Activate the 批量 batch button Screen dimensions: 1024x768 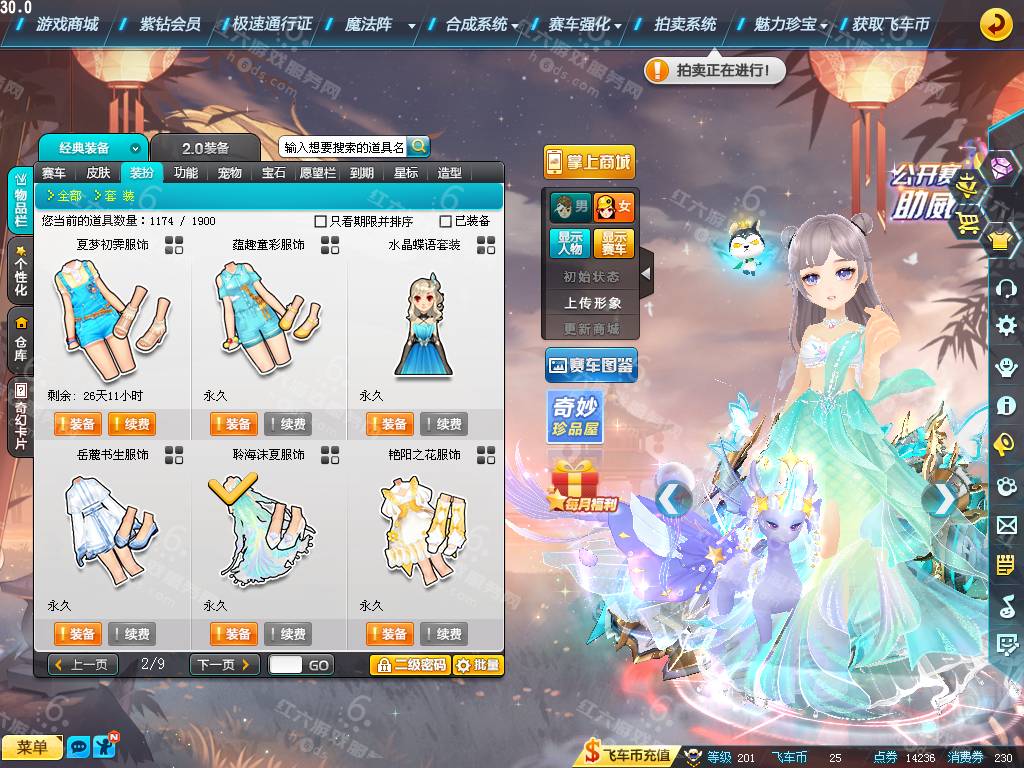[478, 665]
